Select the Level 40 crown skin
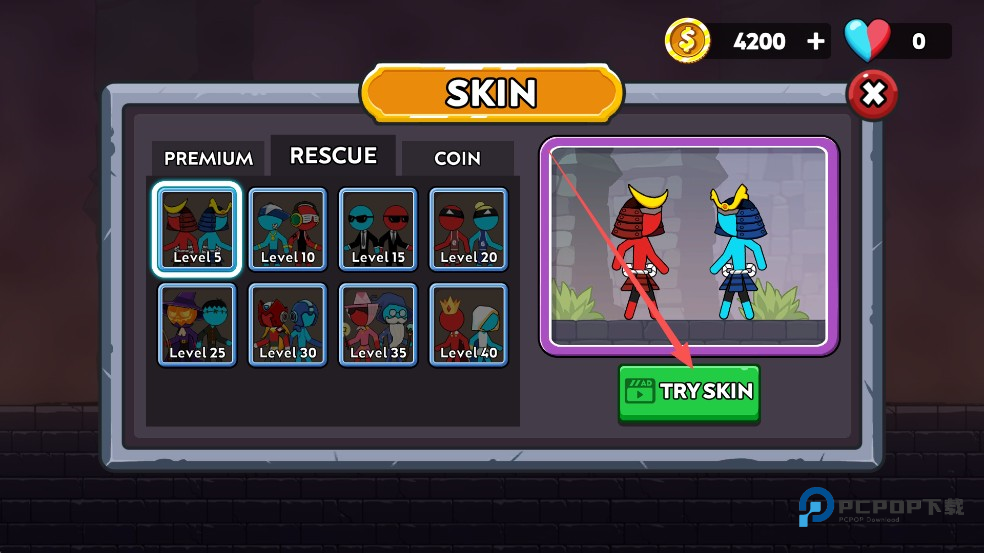 tap(468, 324)
